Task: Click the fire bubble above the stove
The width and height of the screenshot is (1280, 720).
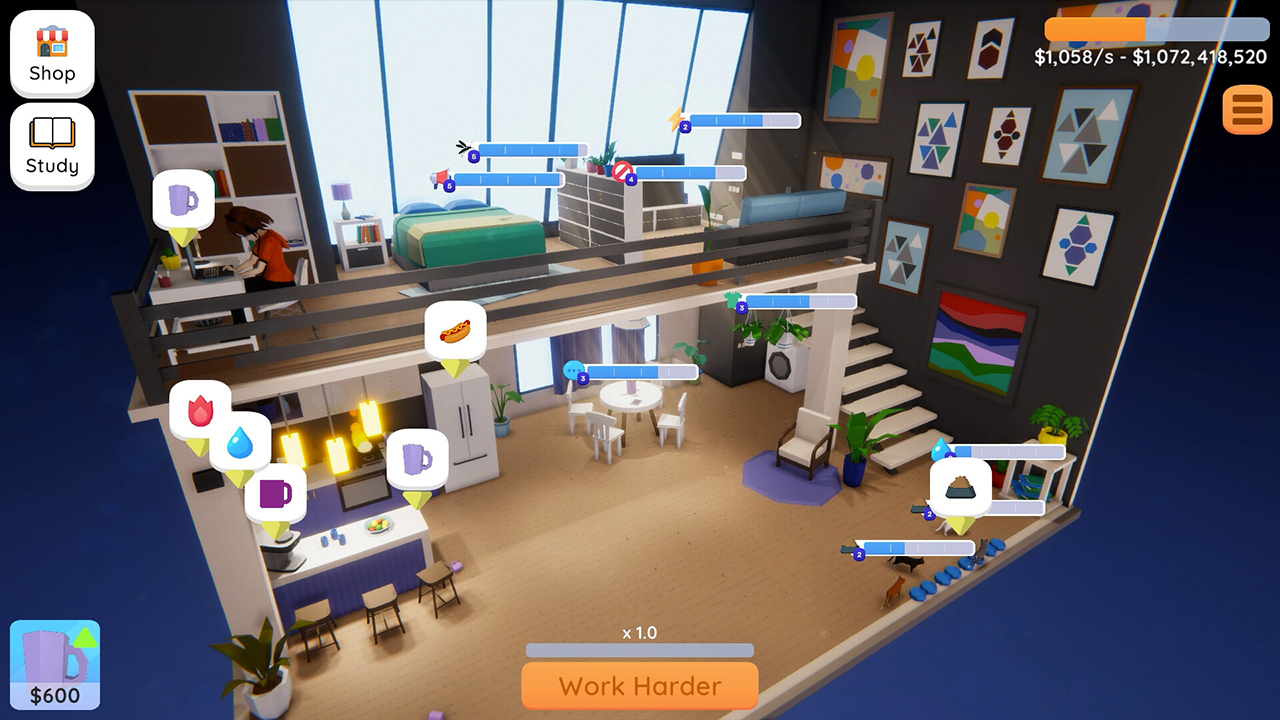Action: point(200,410)
